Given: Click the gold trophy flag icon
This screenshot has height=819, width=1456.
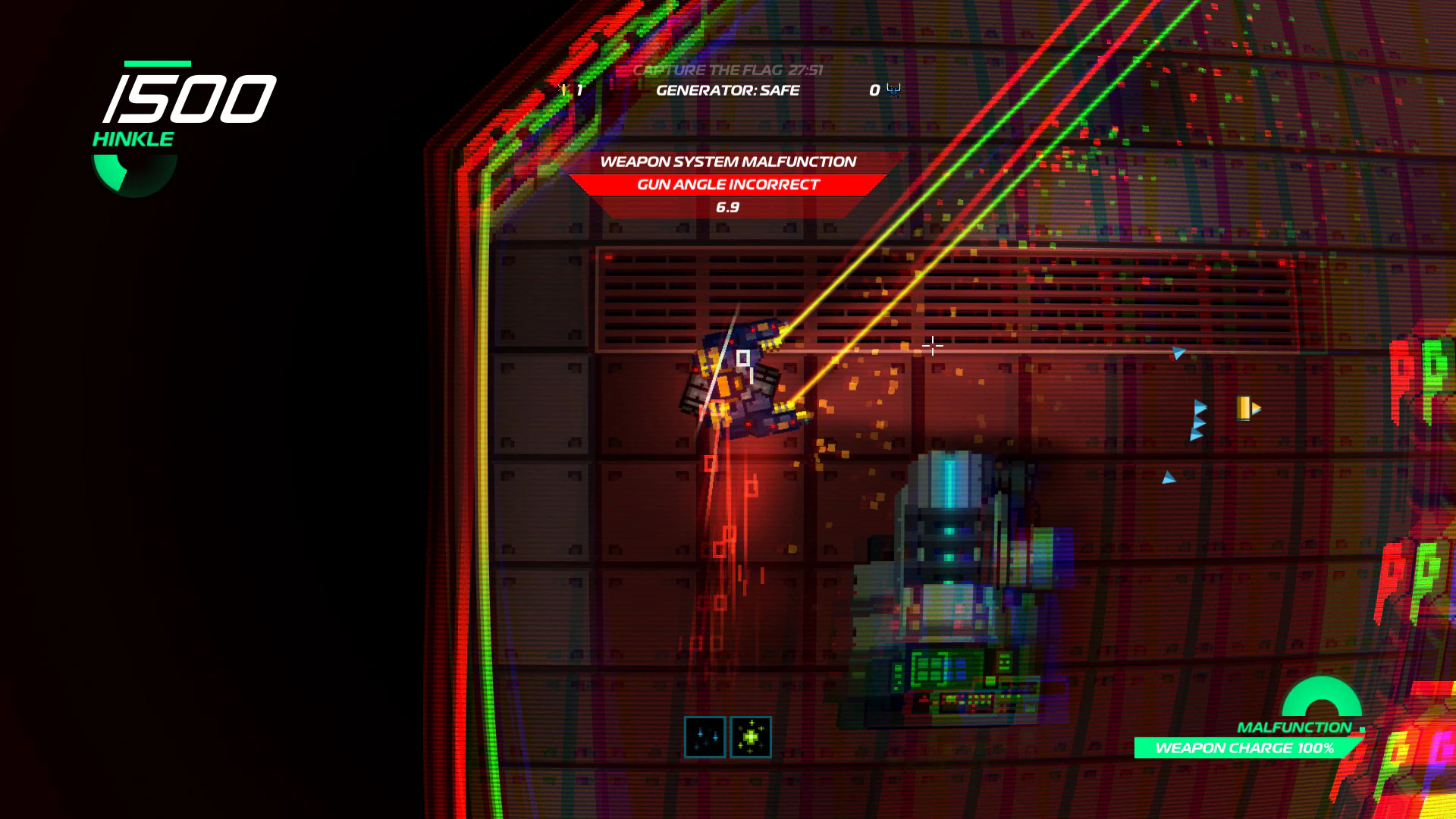Looking at the screenshot, I should pos(564,89).
